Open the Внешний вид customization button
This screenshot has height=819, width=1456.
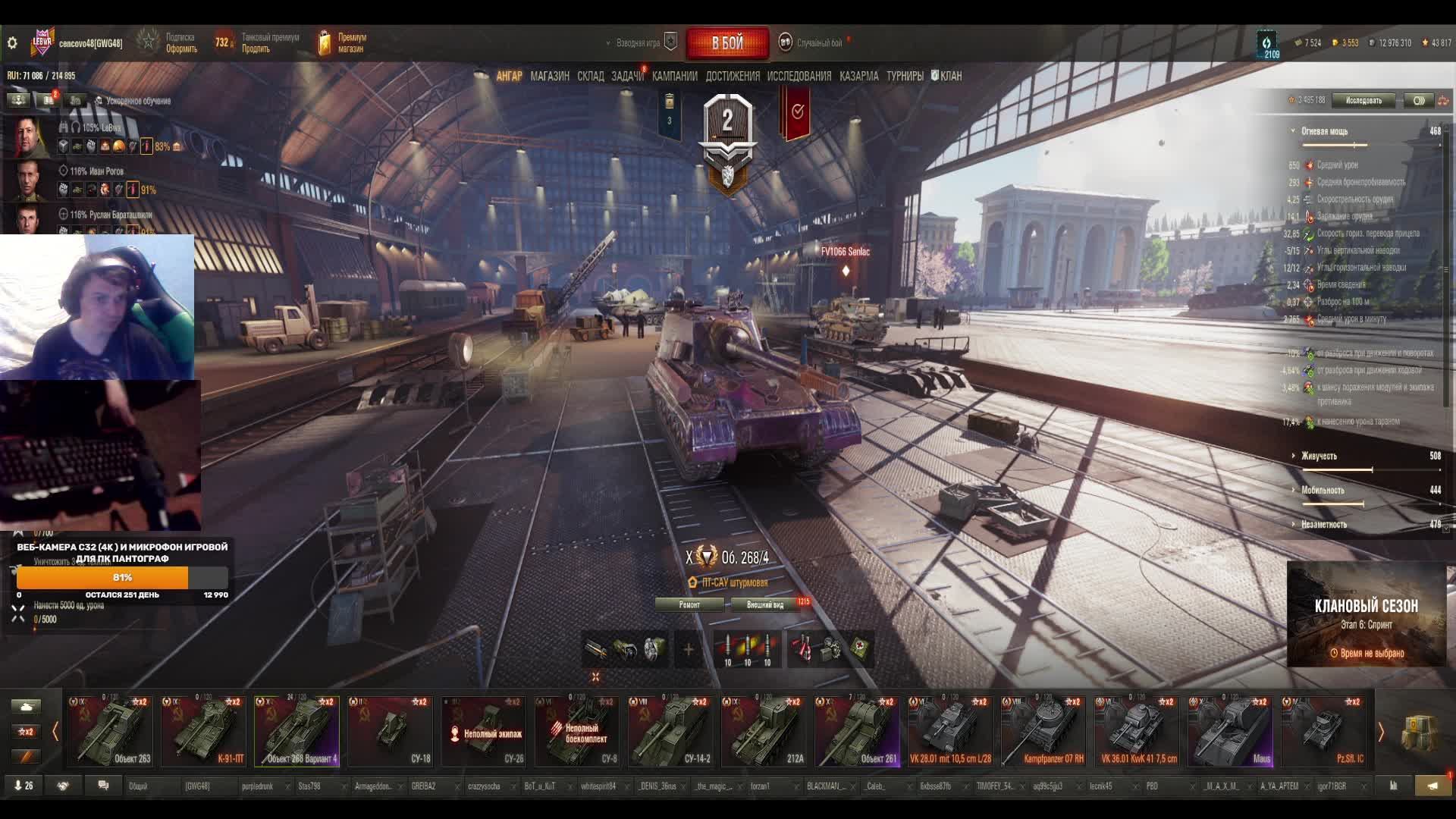coord(765,604)
